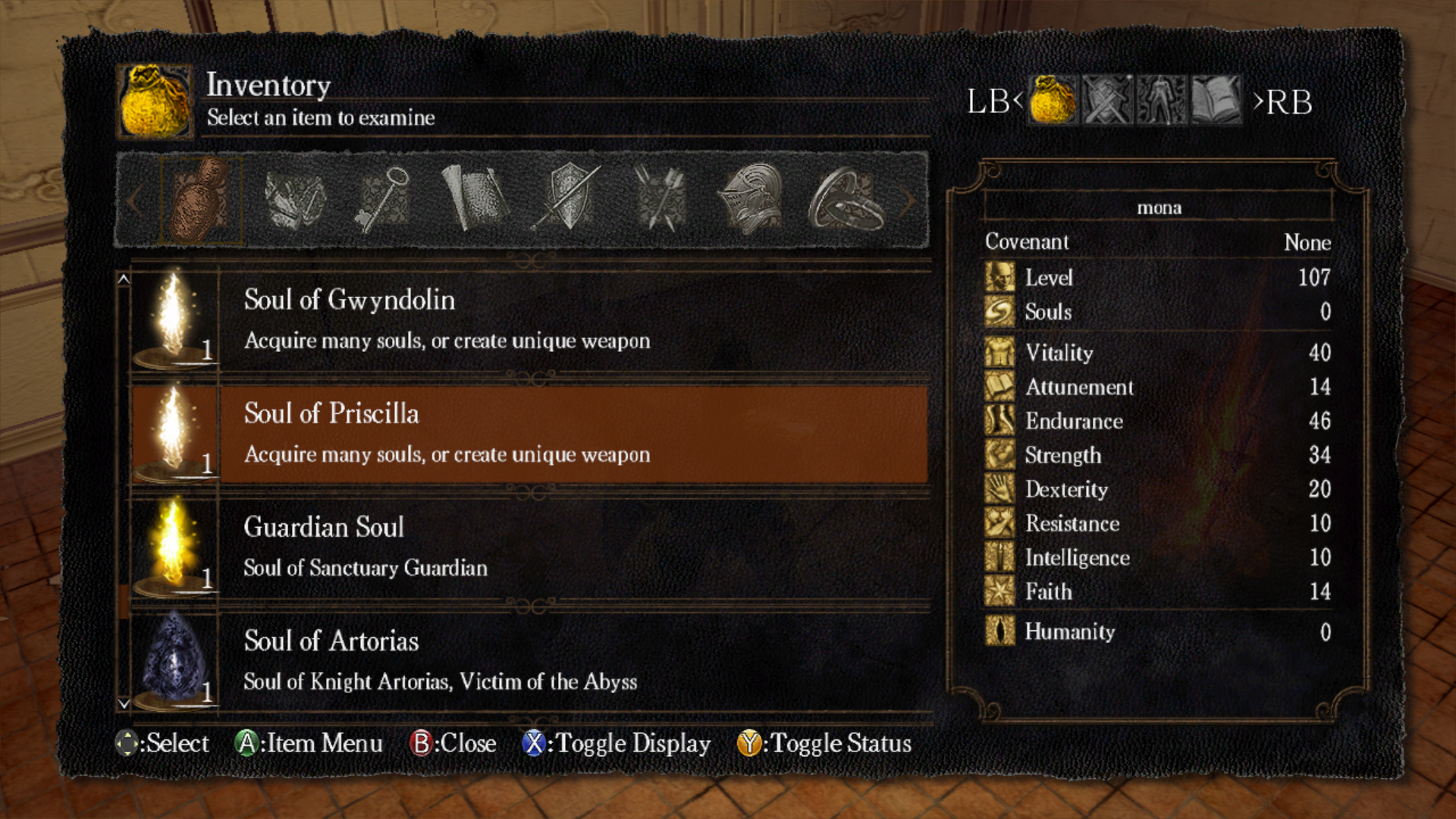Switch to the armor helmet category
The height and width of the screenshot is (819, 1456).
(751, 200)
